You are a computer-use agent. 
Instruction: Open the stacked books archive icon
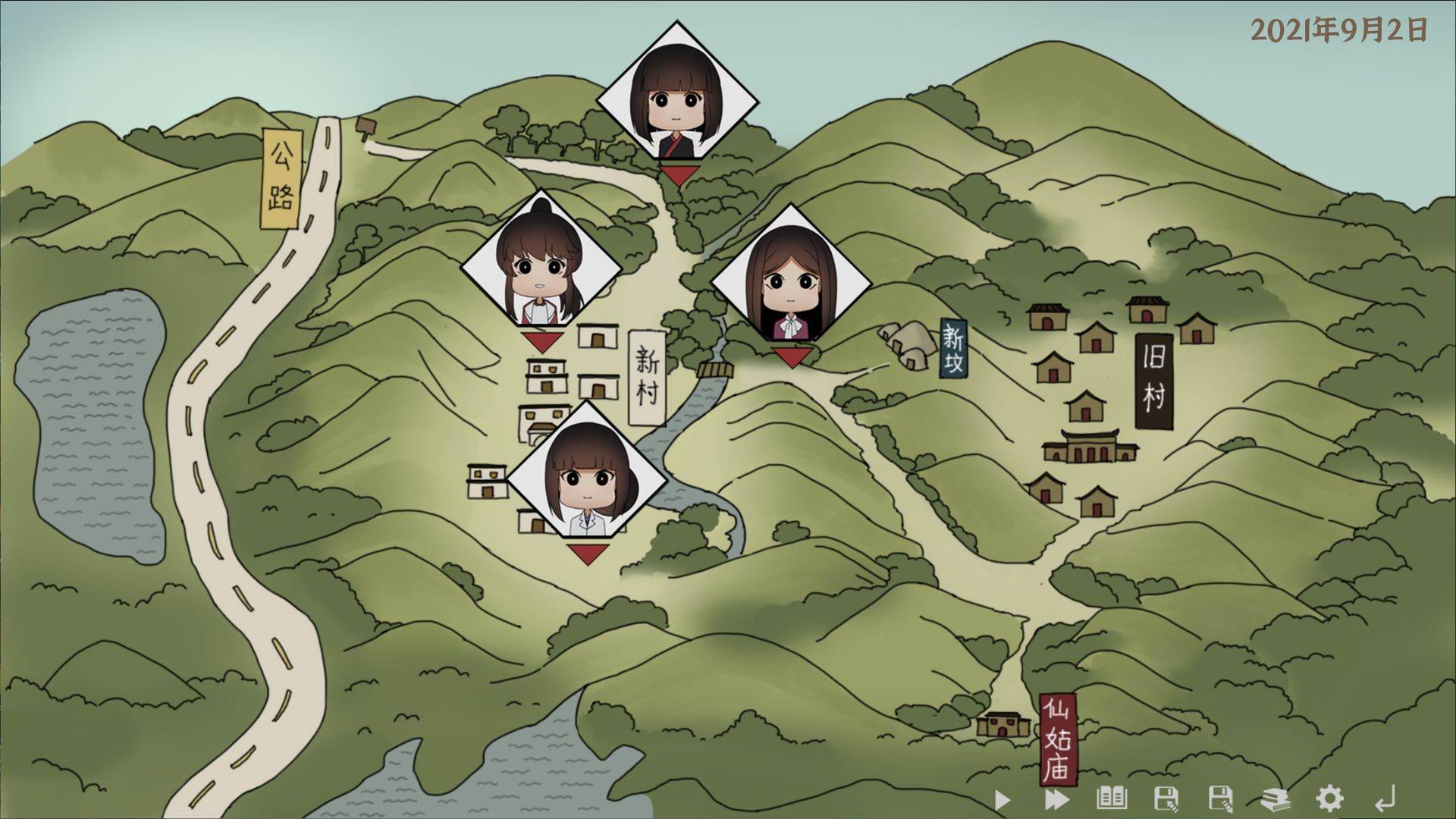pos(1276,798)
